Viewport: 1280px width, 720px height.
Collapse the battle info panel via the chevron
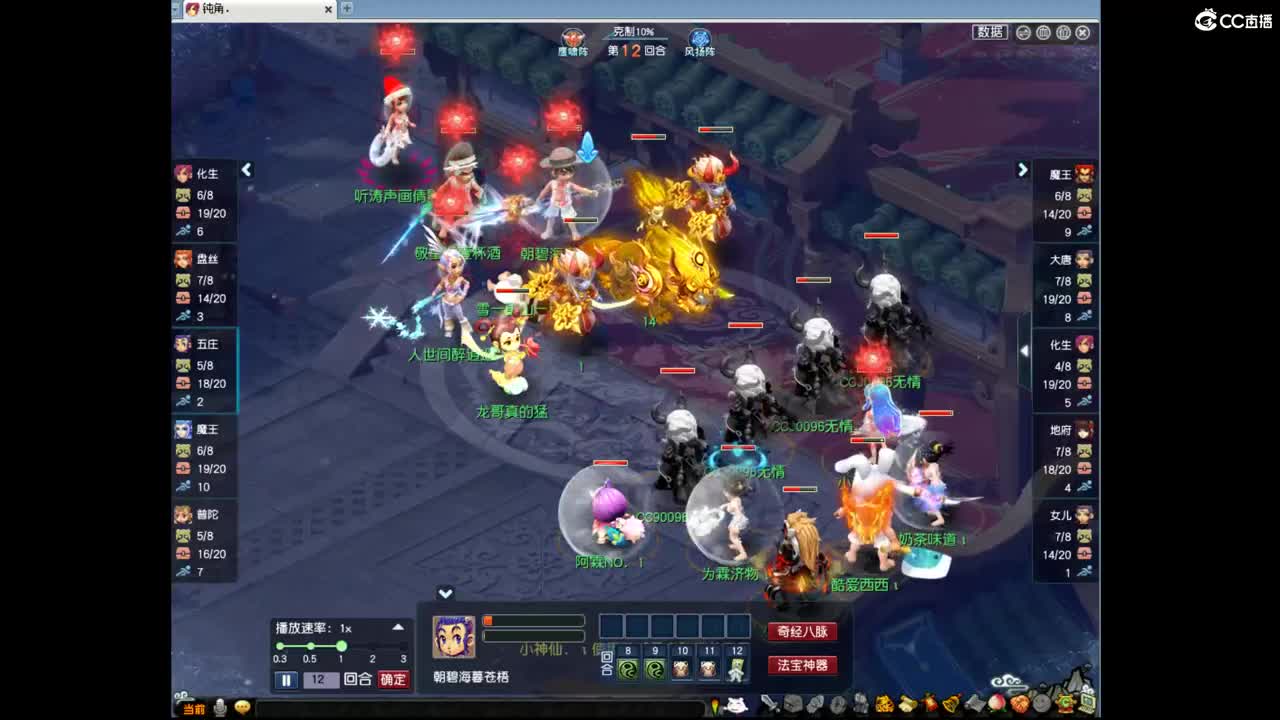[447, 592]
